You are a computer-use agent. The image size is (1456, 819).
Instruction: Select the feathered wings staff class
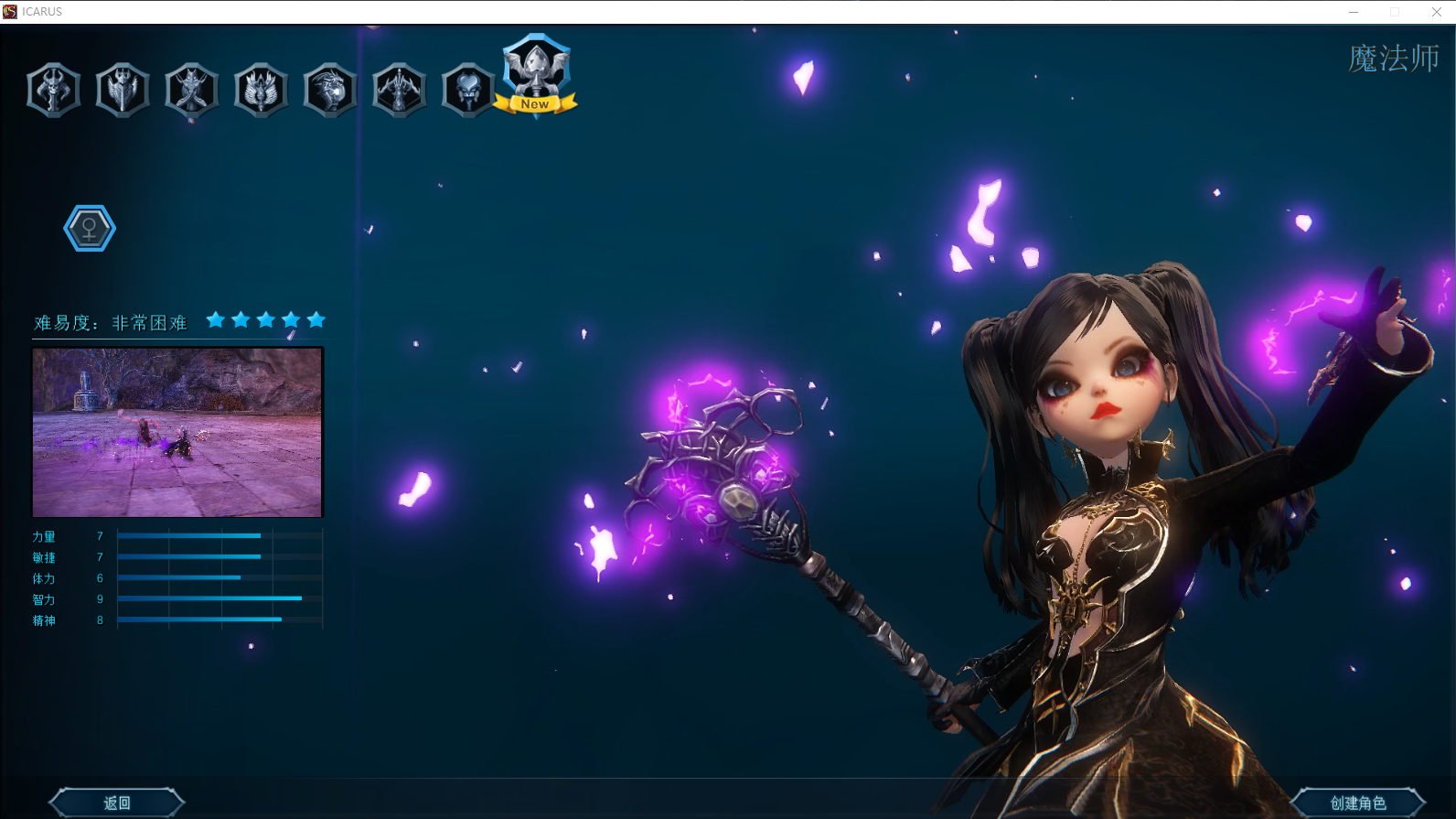pyautogui.click(x=262, y=90)
